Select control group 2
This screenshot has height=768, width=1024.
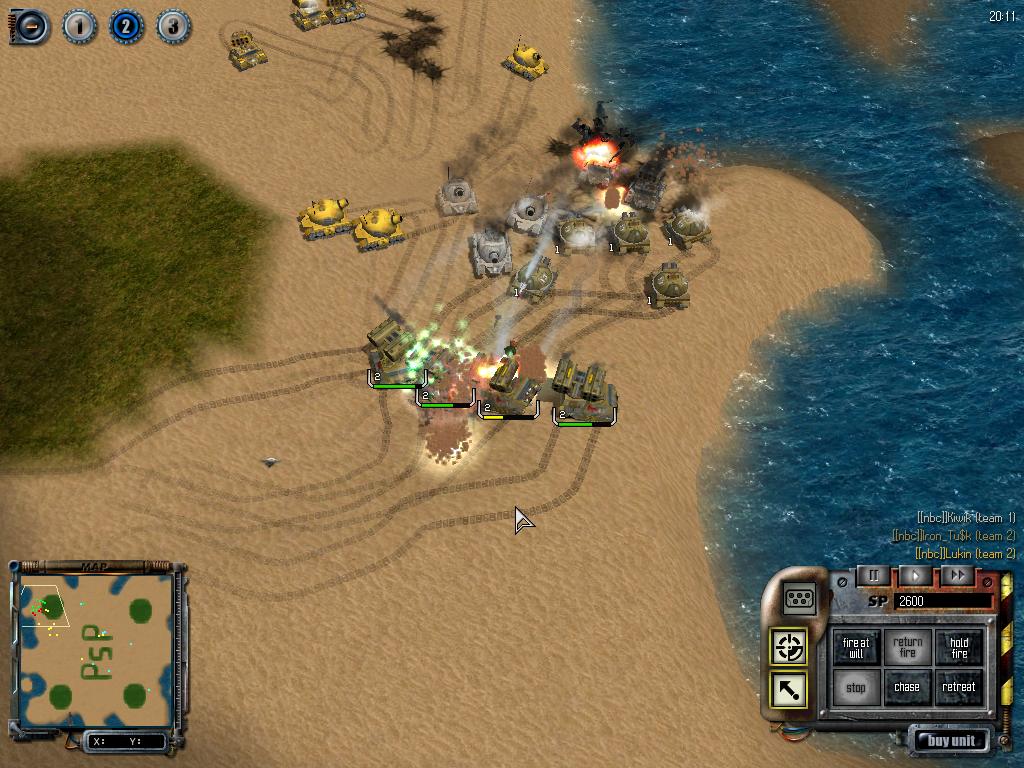click(126, 26)
